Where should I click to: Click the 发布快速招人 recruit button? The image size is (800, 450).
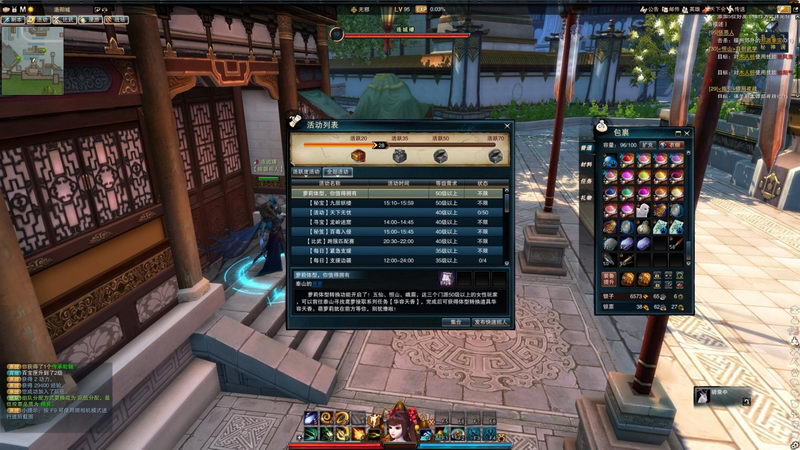pyautogui.click(x=491, y=322)
